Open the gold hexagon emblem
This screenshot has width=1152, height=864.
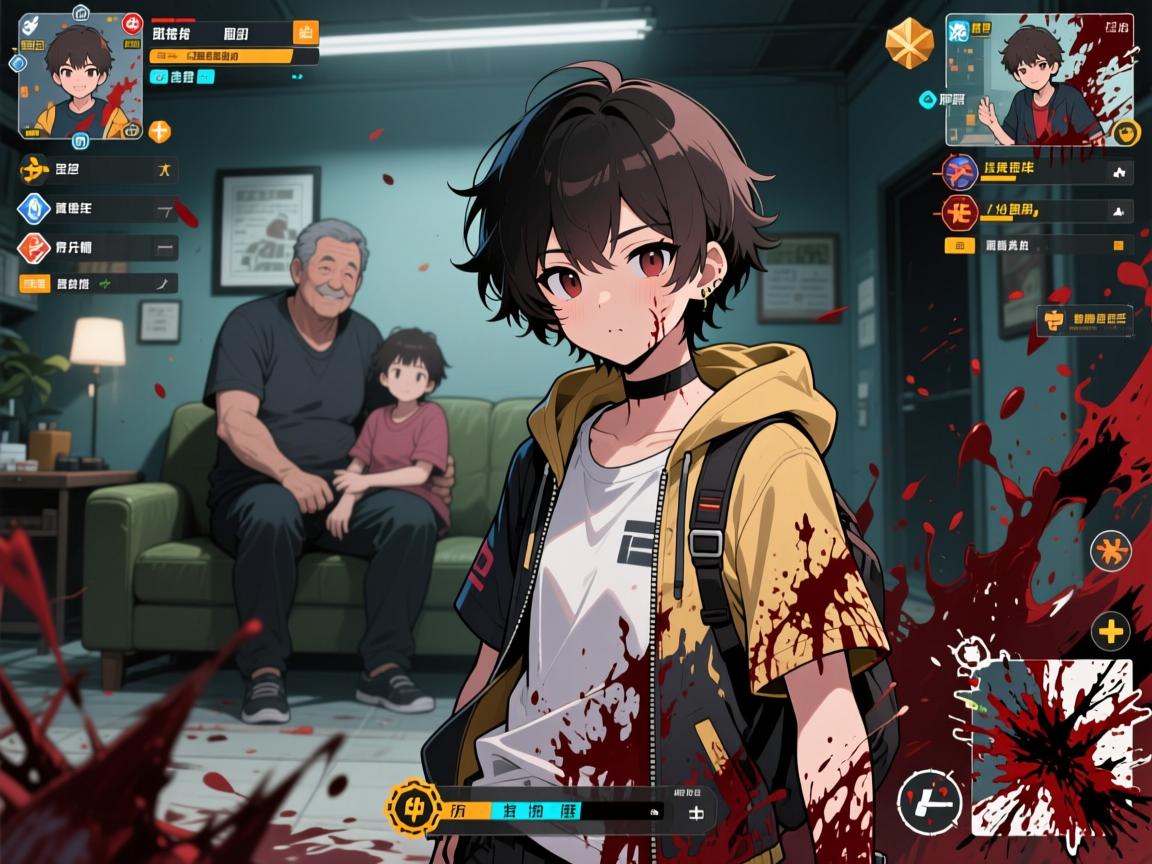coord(910,43)
